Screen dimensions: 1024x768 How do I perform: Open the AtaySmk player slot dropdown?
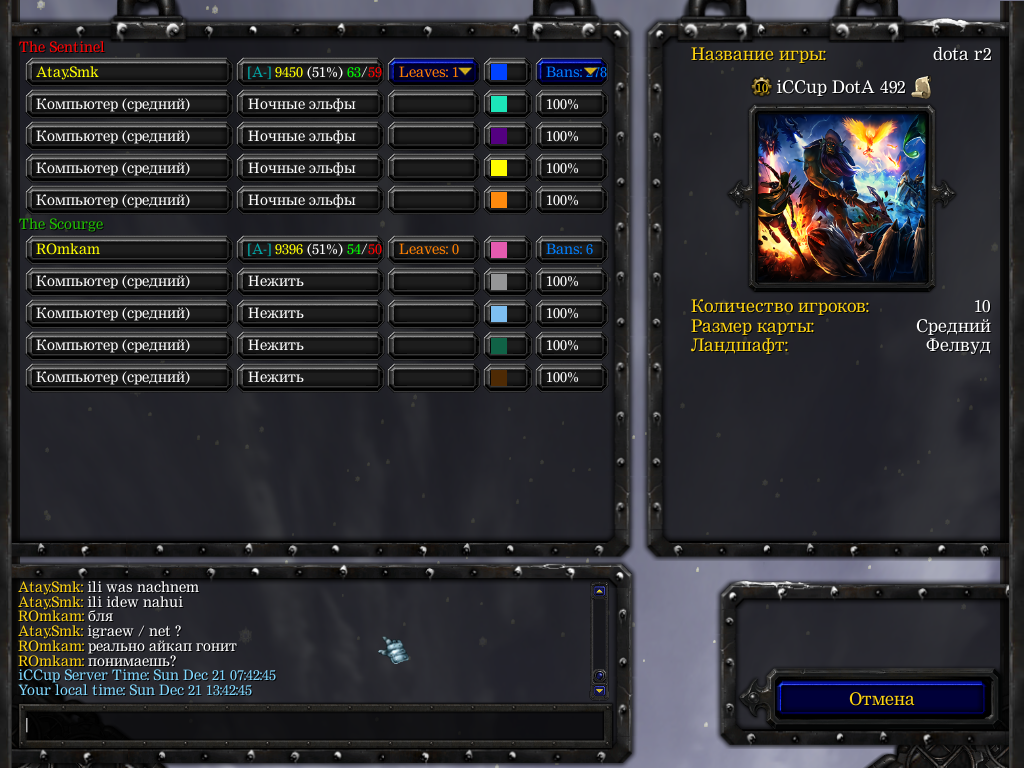(128, 72)
